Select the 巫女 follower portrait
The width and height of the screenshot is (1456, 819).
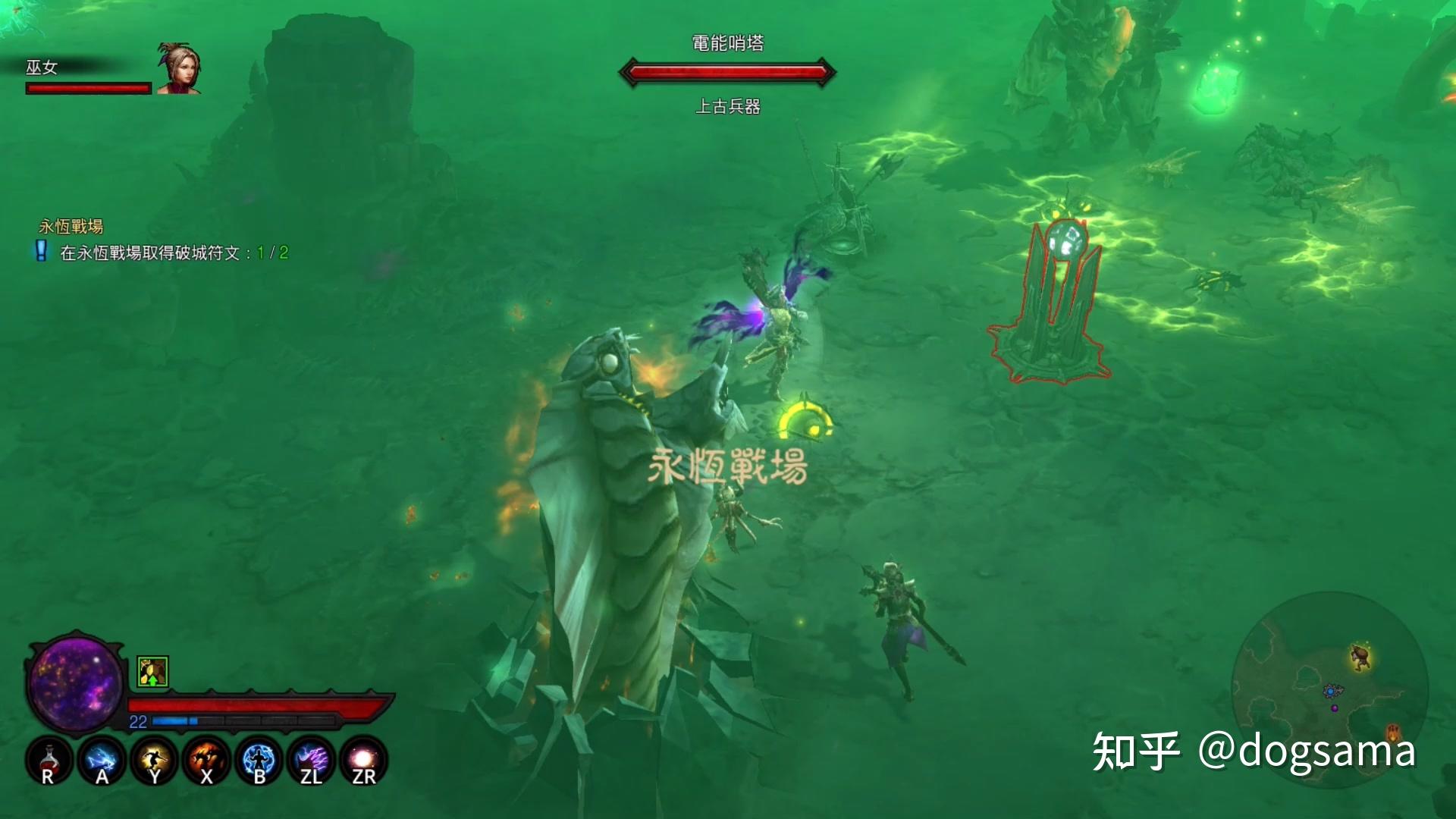coord(179,68)
